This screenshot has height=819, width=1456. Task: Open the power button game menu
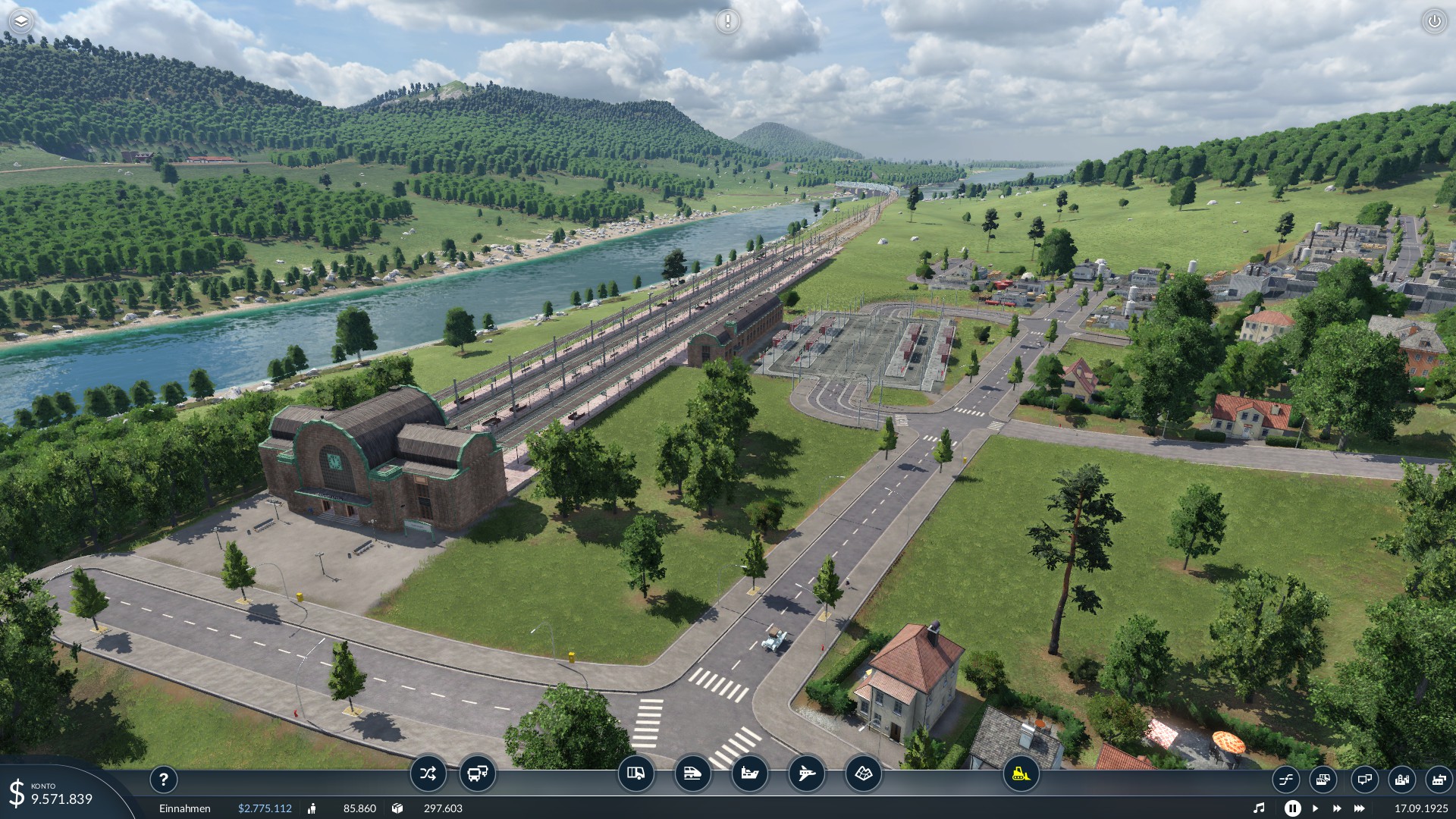(1434, 21)
